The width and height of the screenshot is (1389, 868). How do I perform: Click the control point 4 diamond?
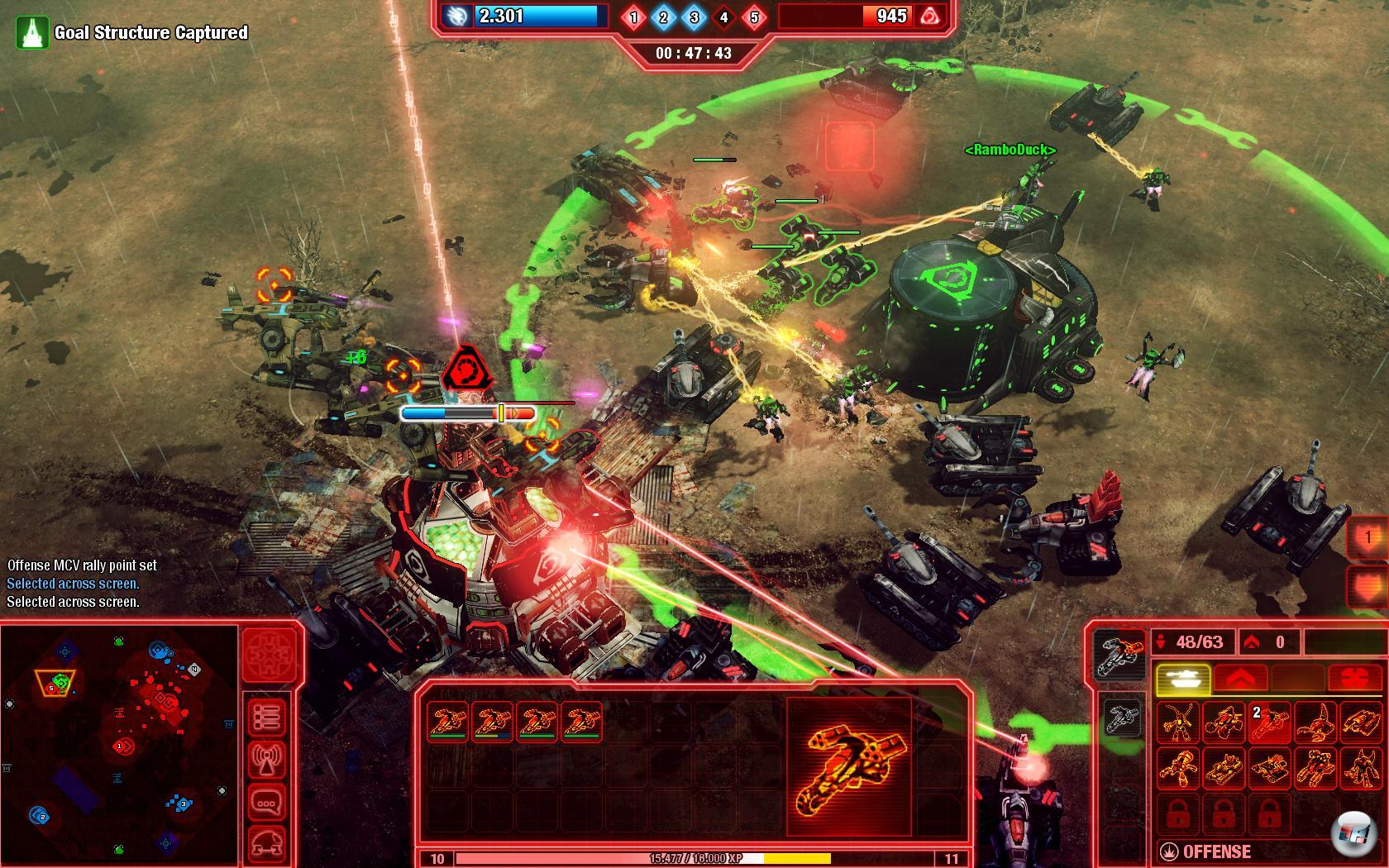723,17
